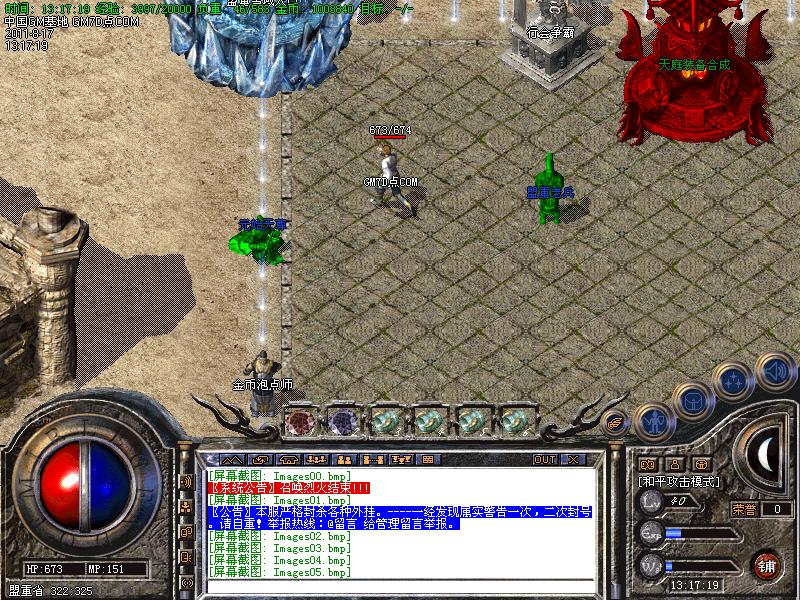
Task: Click the grid icon in the chat toolbar
Action: click(x=428, y=460)
